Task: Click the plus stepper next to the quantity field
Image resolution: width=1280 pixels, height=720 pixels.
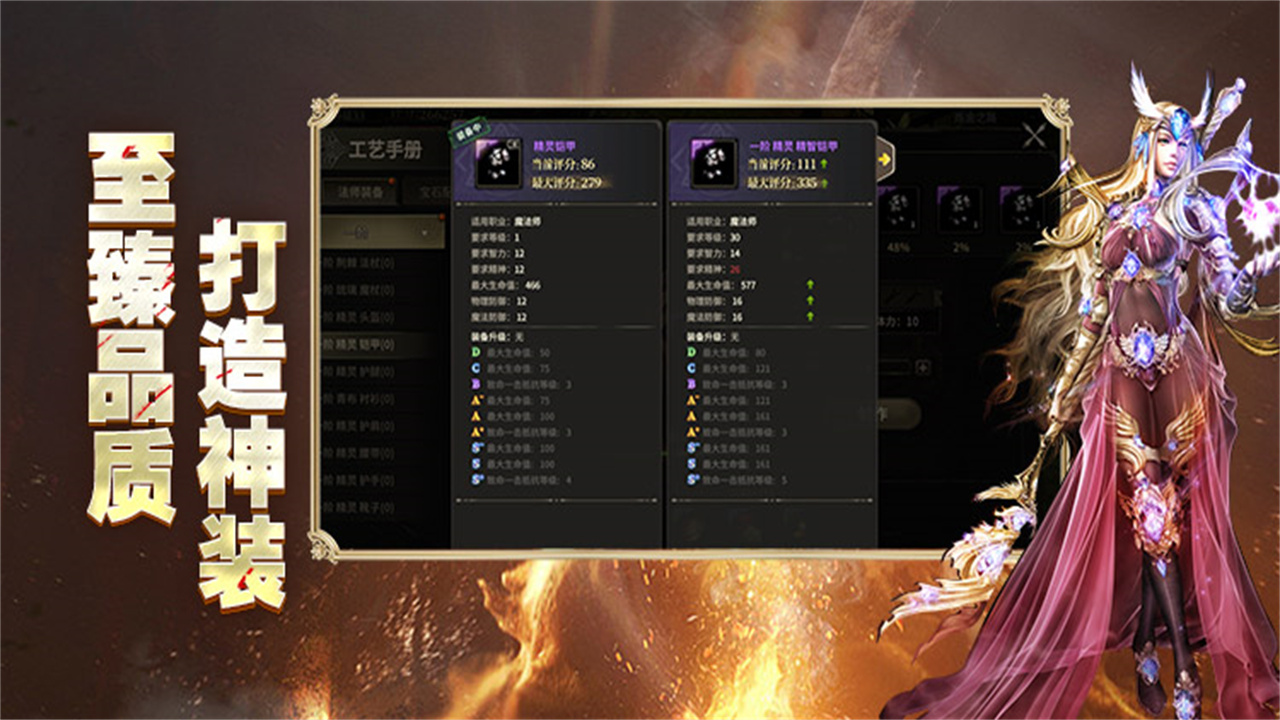Action: (x=925, y=366)
